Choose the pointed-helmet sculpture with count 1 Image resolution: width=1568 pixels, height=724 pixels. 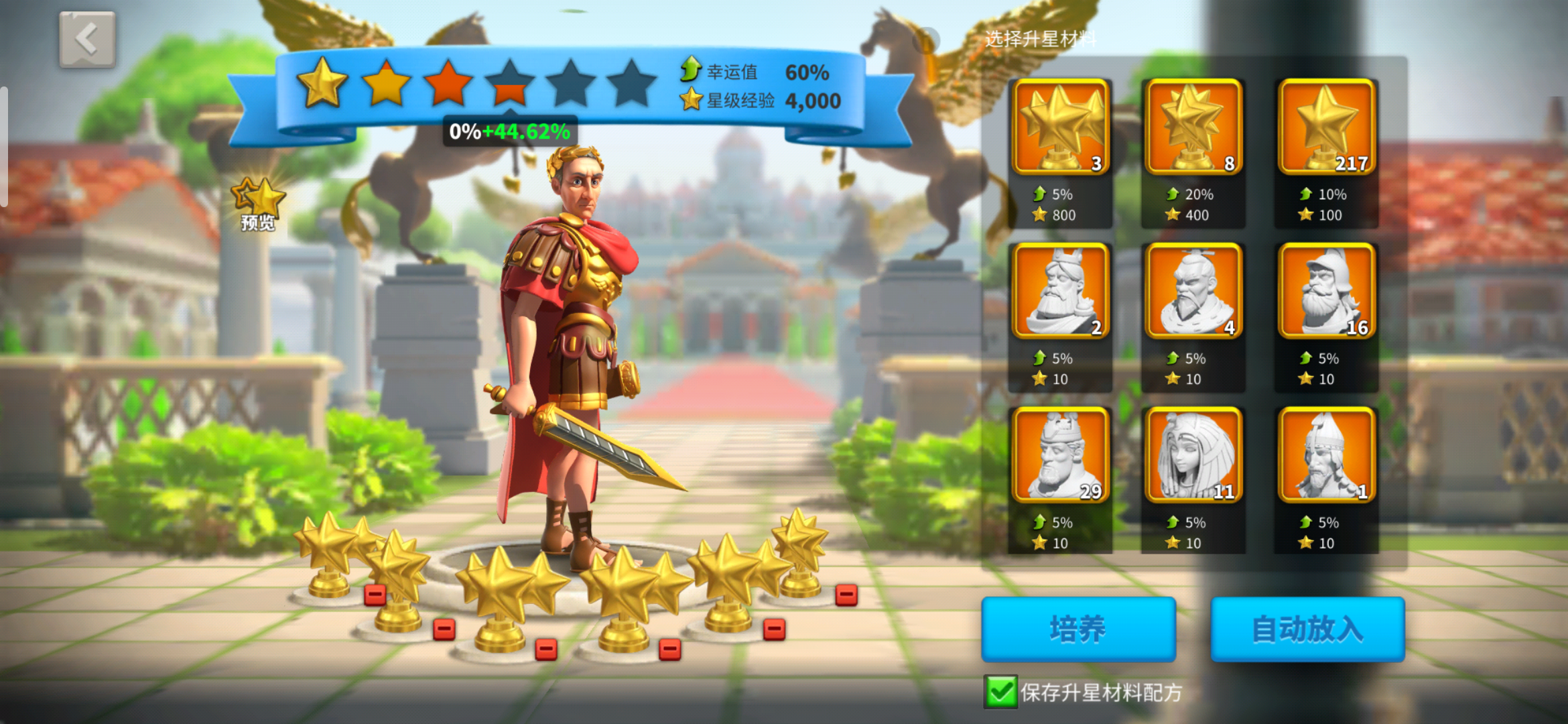click(x=1326, y=455)
